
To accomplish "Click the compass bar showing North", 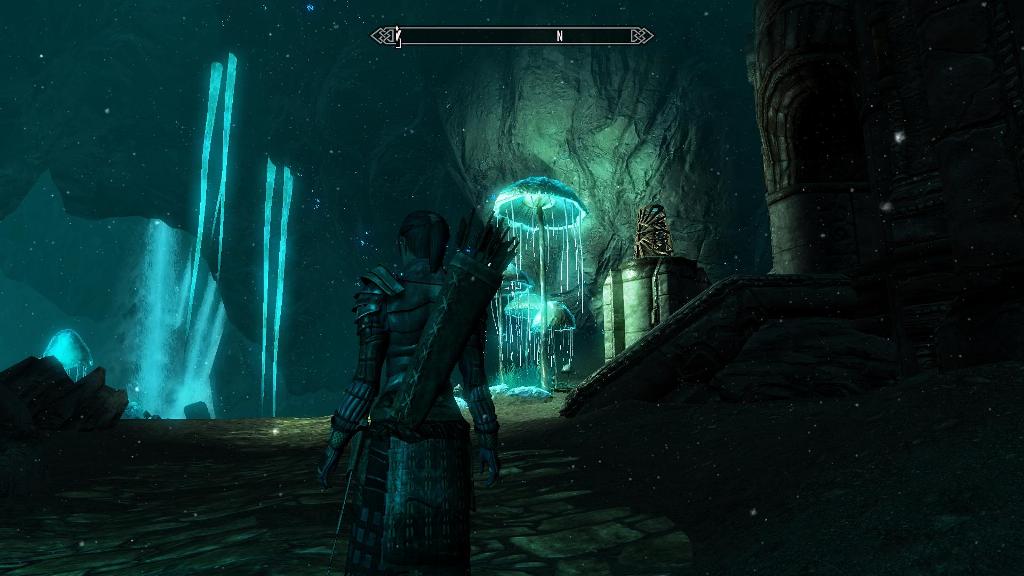I will 512,36.
